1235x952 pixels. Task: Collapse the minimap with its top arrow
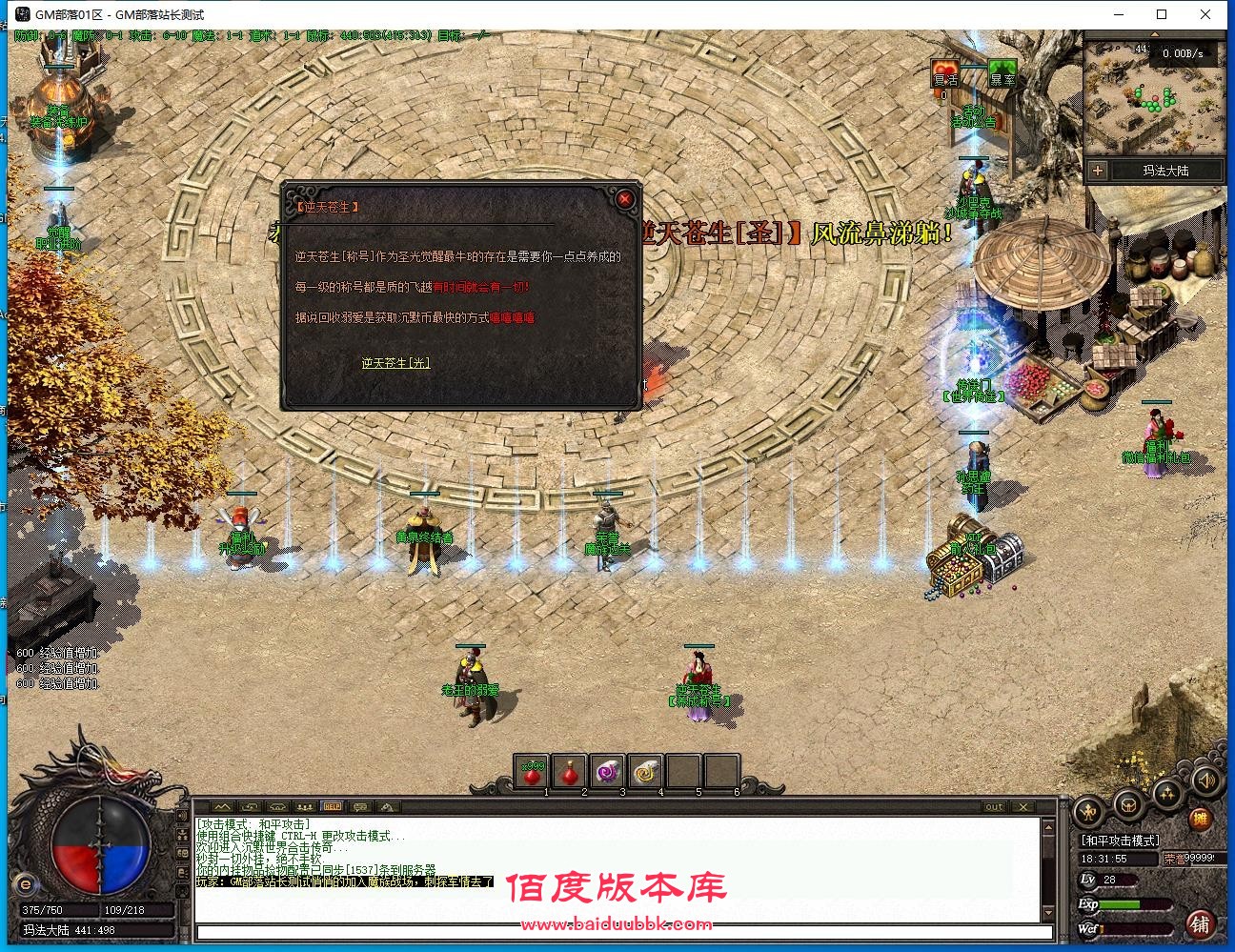tap(1155, 34)
